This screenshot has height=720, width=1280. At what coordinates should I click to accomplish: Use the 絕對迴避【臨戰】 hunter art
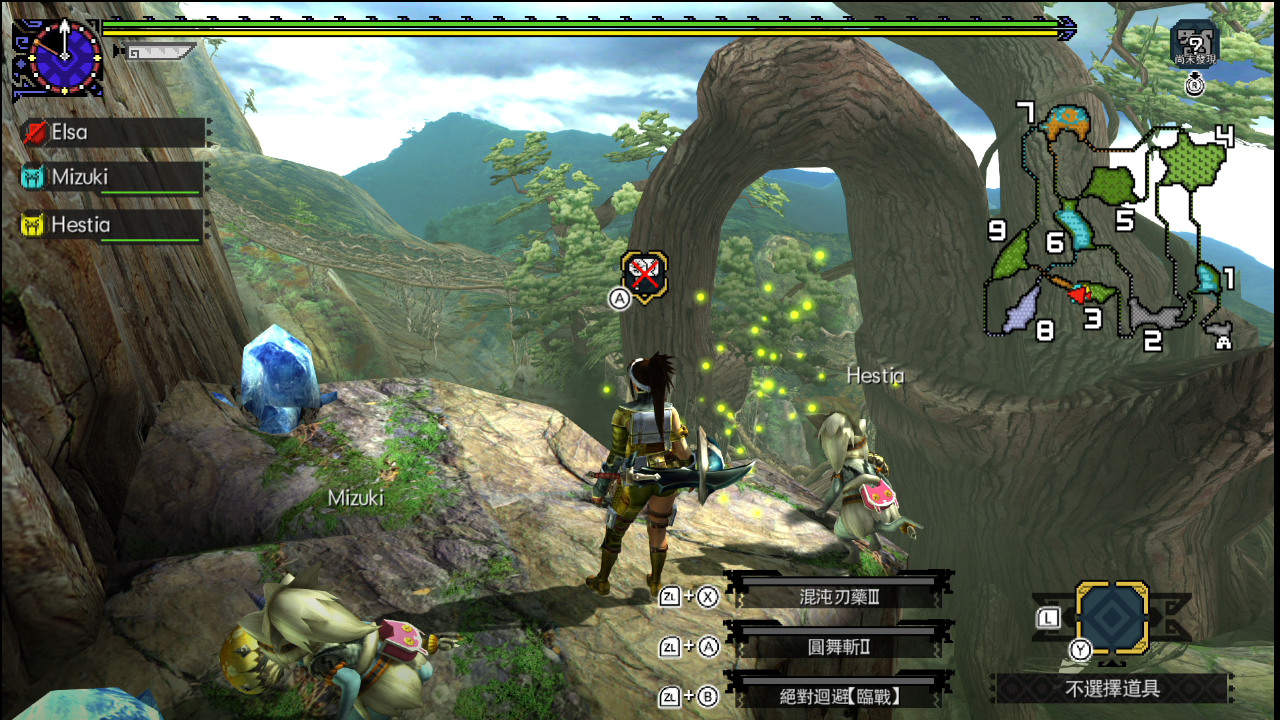click(x=838, y=696)
